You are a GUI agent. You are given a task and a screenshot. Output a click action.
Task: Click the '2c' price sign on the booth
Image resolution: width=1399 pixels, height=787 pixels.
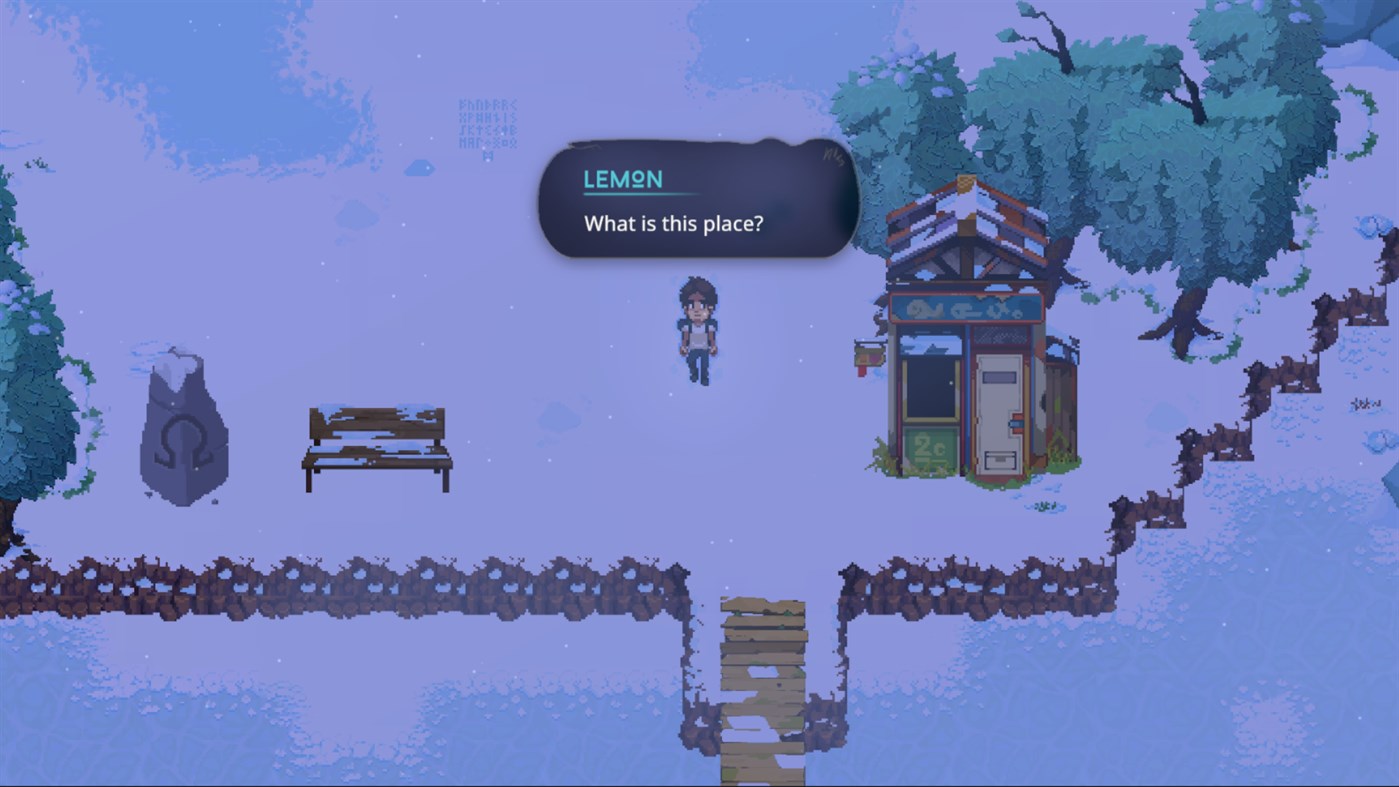click(x=929, y=448)
